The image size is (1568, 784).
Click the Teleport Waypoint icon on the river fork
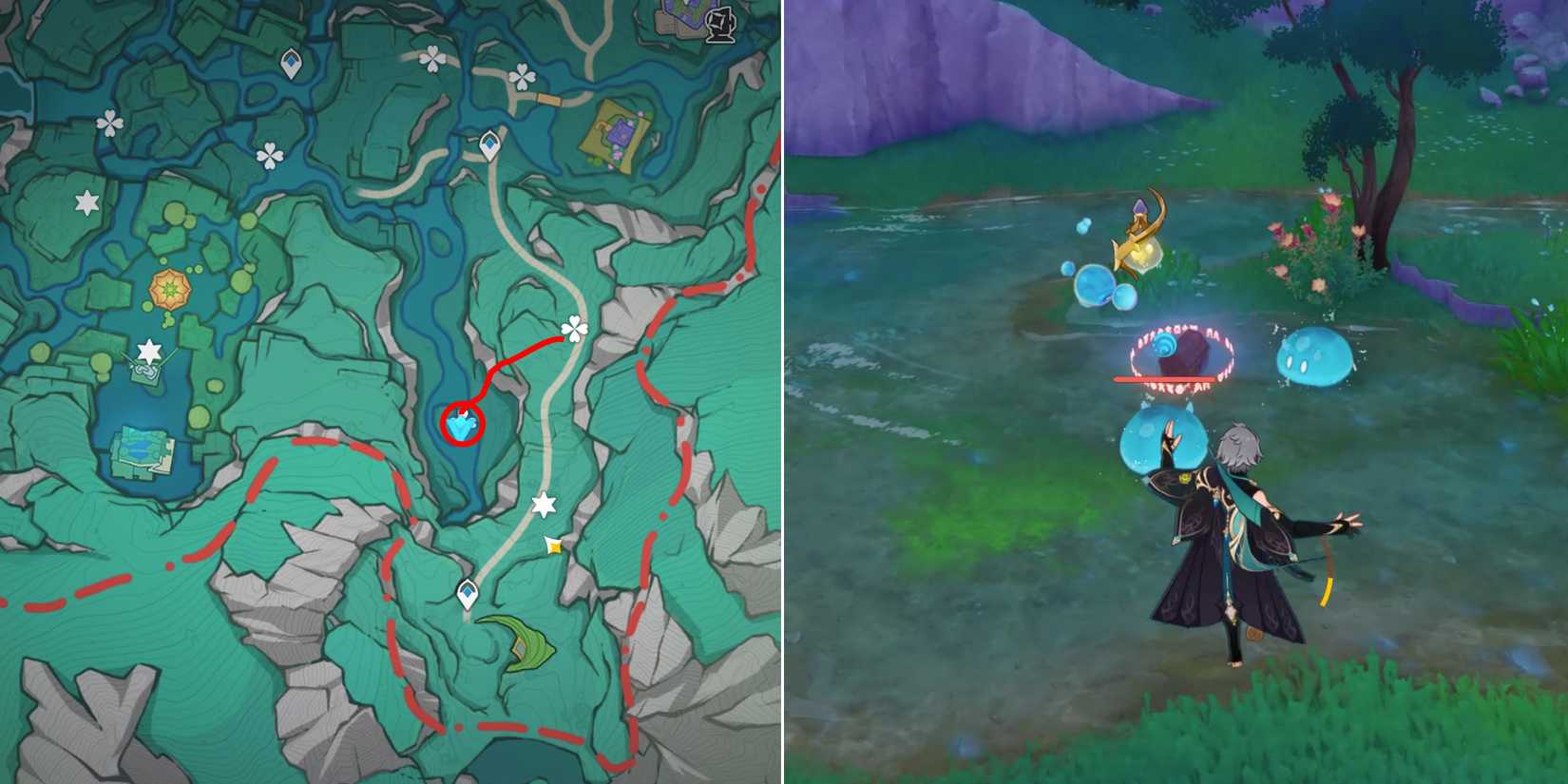(x=489, y=144)
